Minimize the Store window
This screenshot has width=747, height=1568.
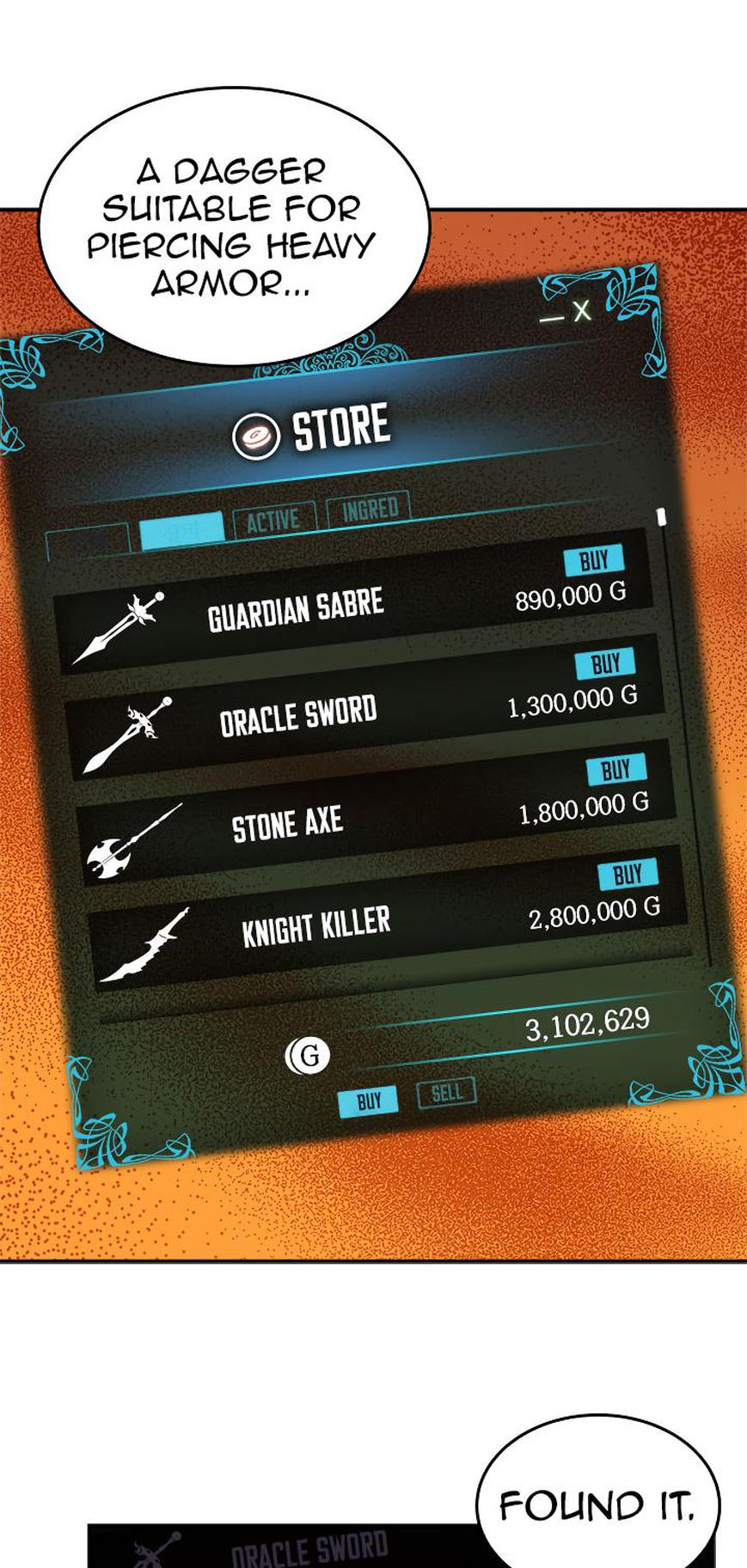551,318
